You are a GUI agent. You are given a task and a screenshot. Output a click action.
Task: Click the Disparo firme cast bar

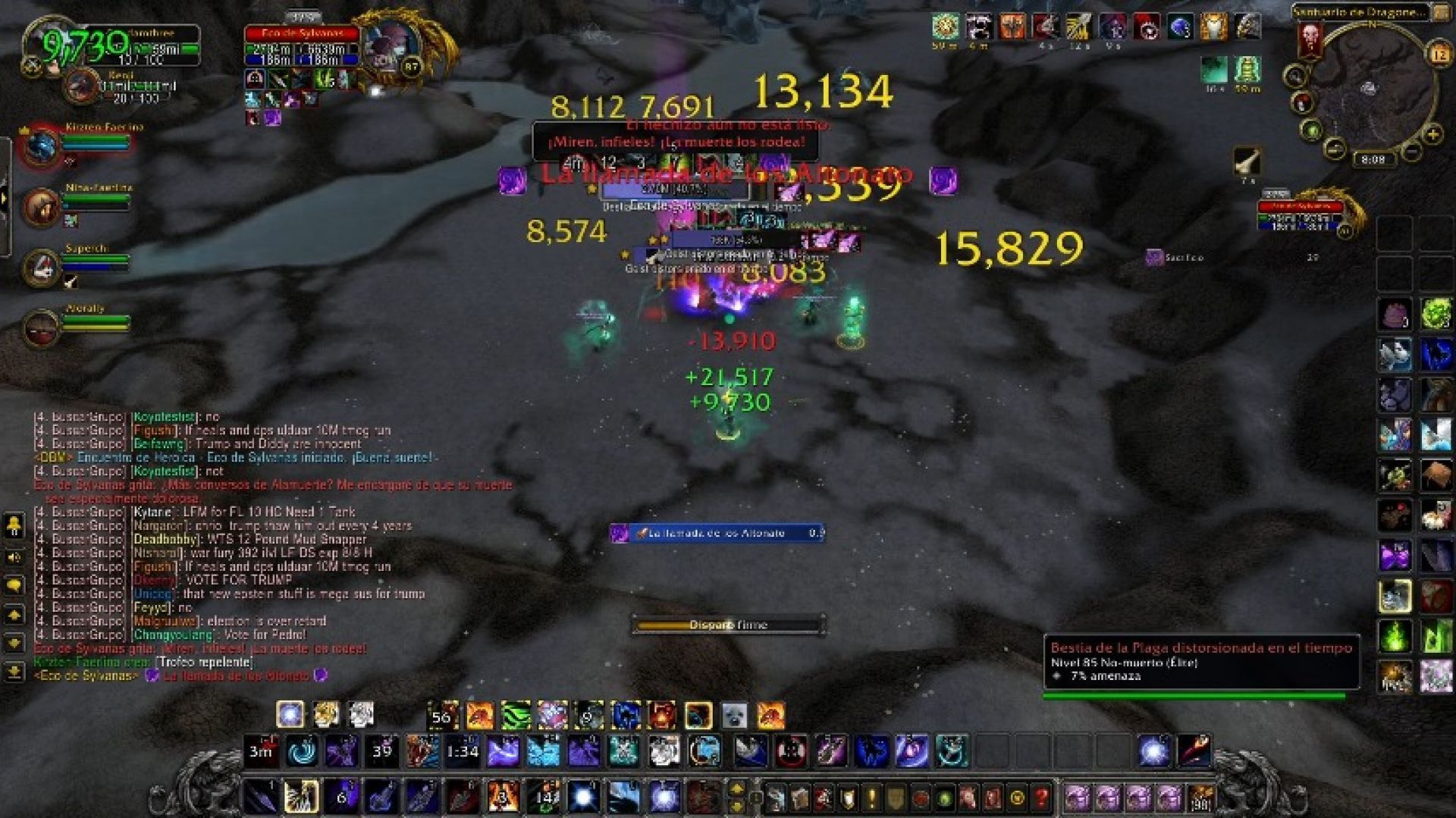point(730,625)
